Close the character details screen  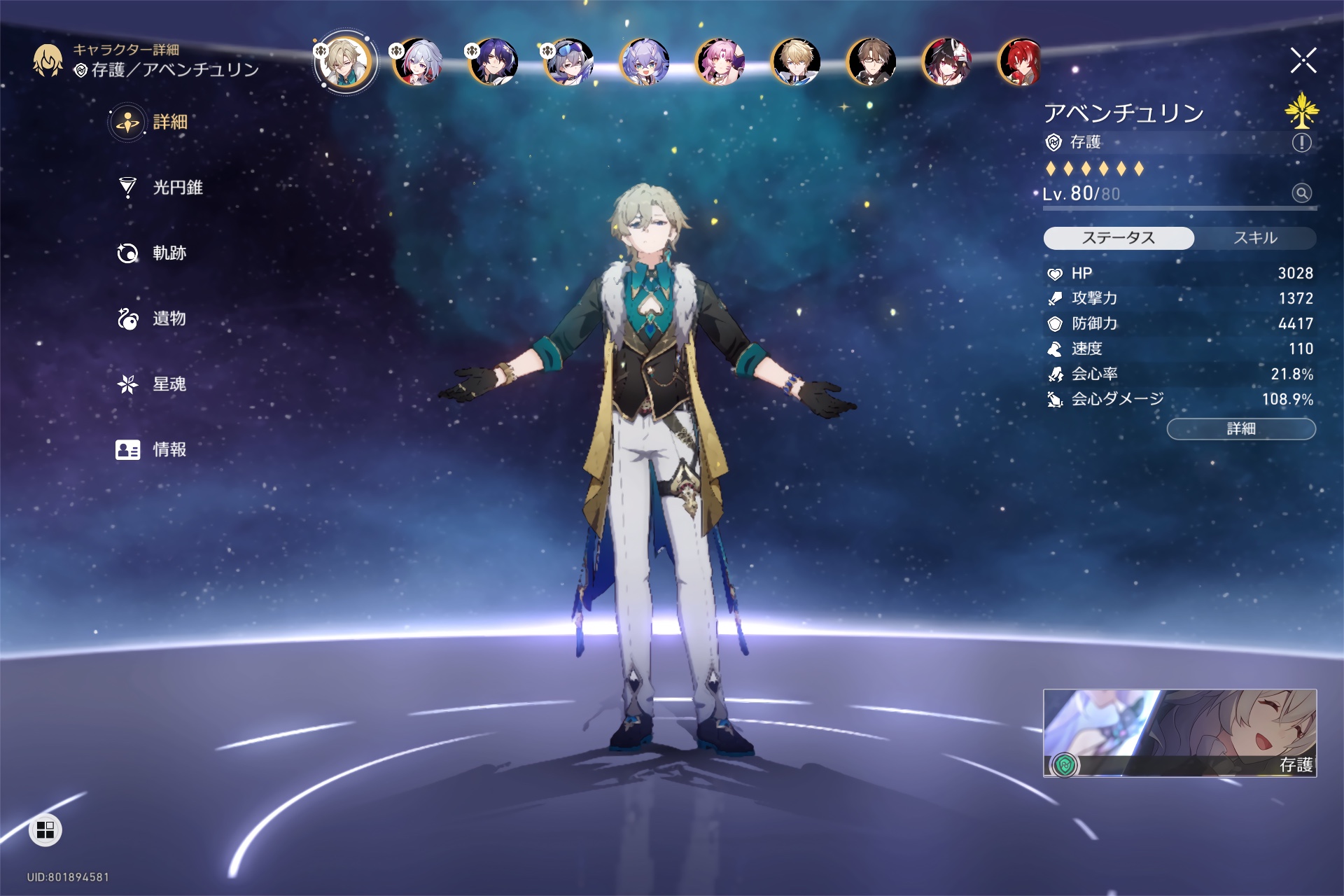click(x=1303, y=61)
